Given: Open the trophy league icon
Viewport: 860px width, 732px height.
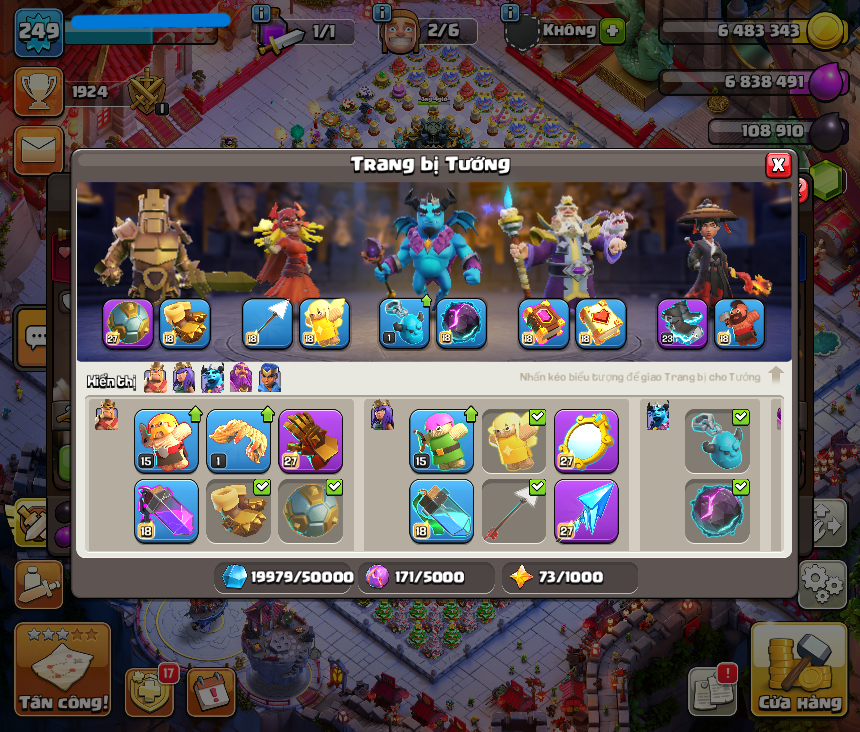Looking at the screenshot, I should pyautogui.click(x=38, y=92).
